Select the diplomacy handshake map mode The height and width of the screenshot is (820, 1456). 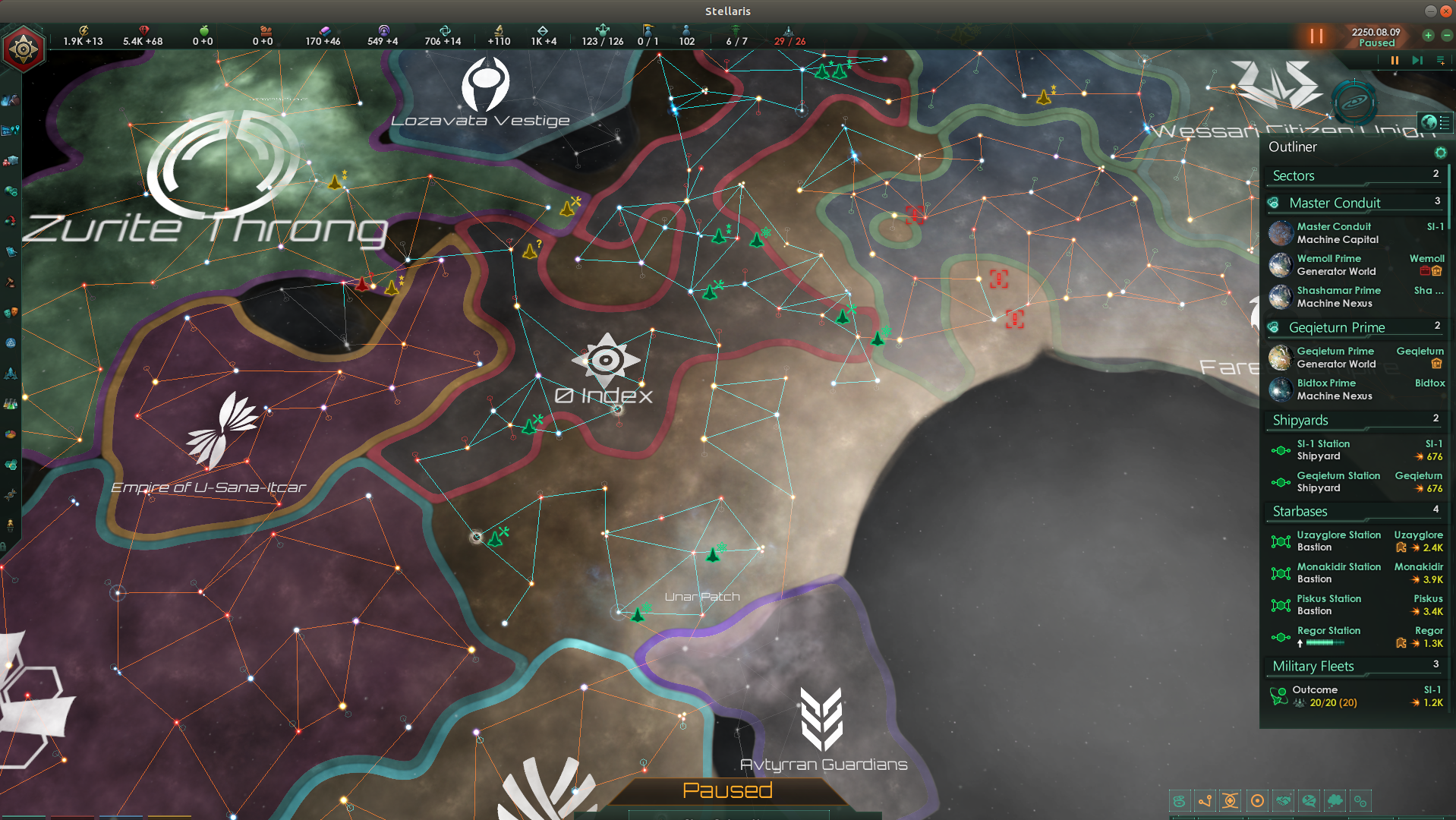point(1283,800)
